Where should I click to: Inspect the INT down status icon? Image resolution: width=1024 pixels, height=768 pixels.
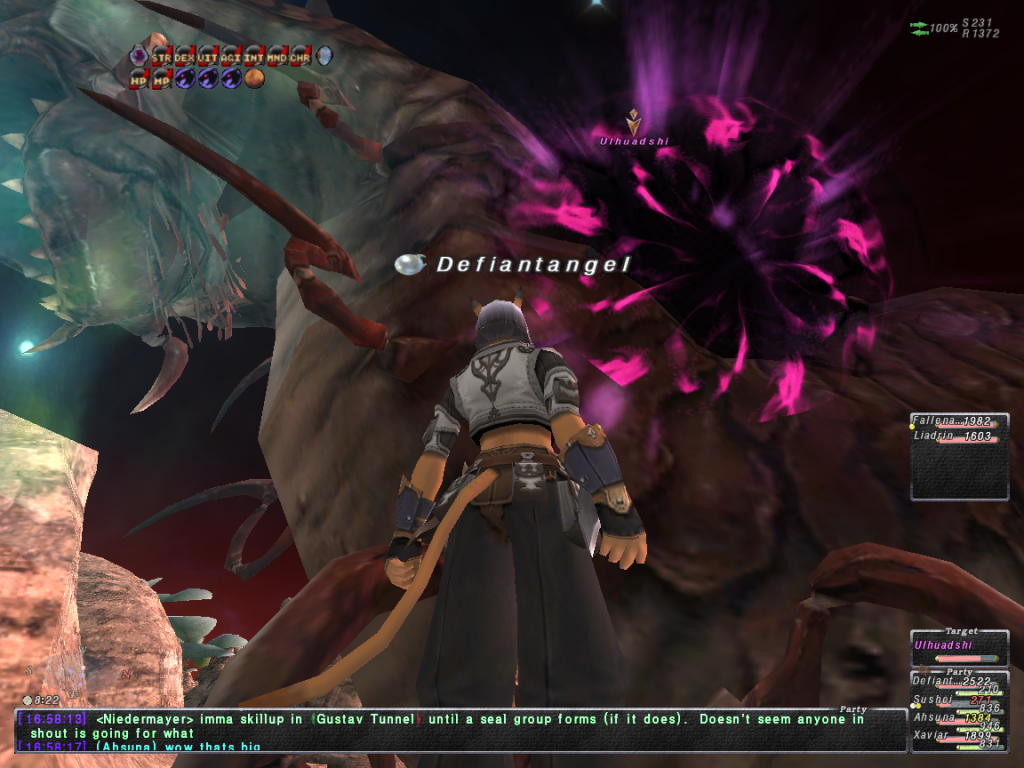(x=254, y=56)
